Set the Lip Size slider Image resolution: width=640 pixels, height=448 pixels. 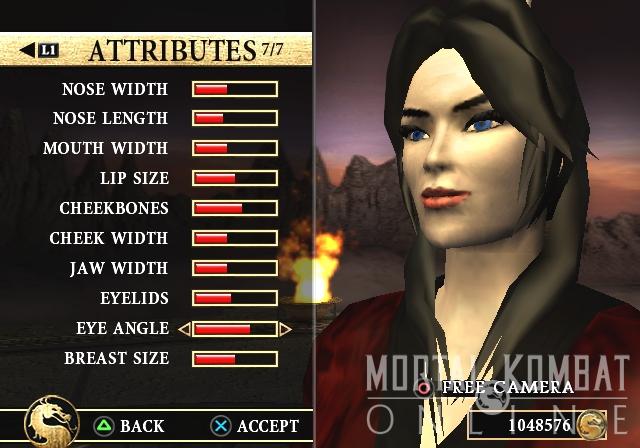pyautogui.click(x=235, y=179)
